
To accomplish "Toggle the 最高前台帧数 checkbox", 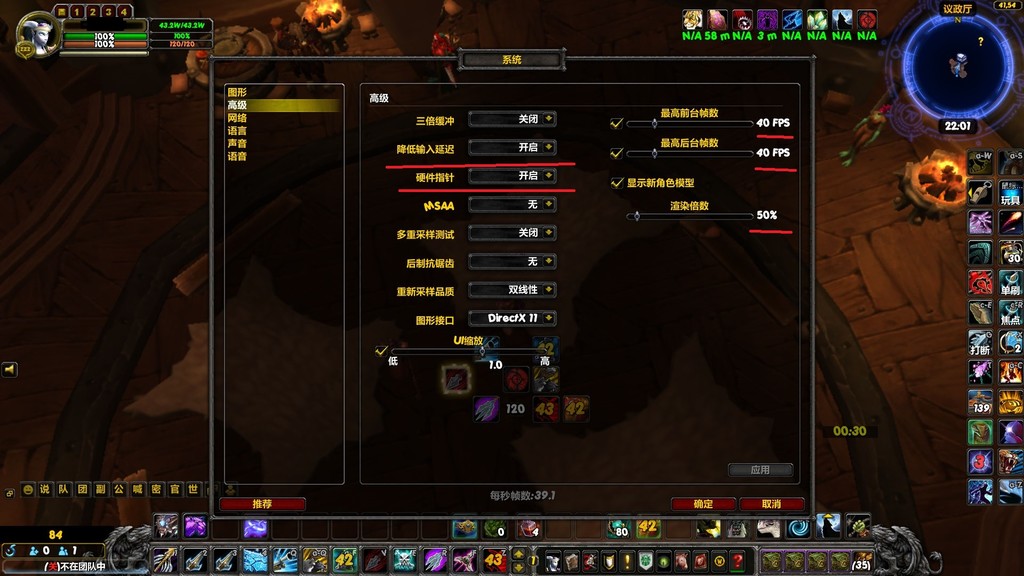I will [616, 124].
